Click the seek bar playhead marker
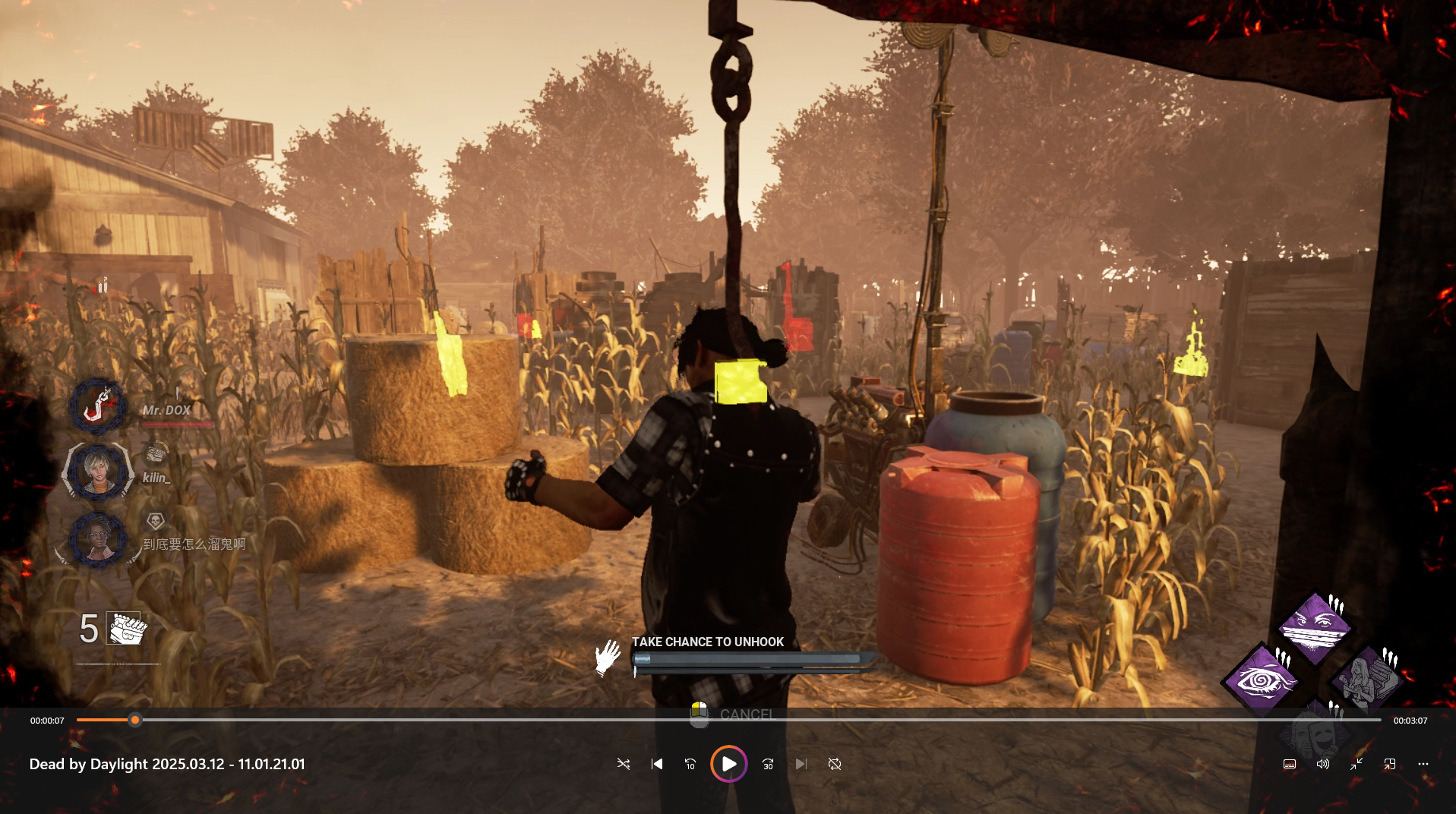 [x=134, y=719]
